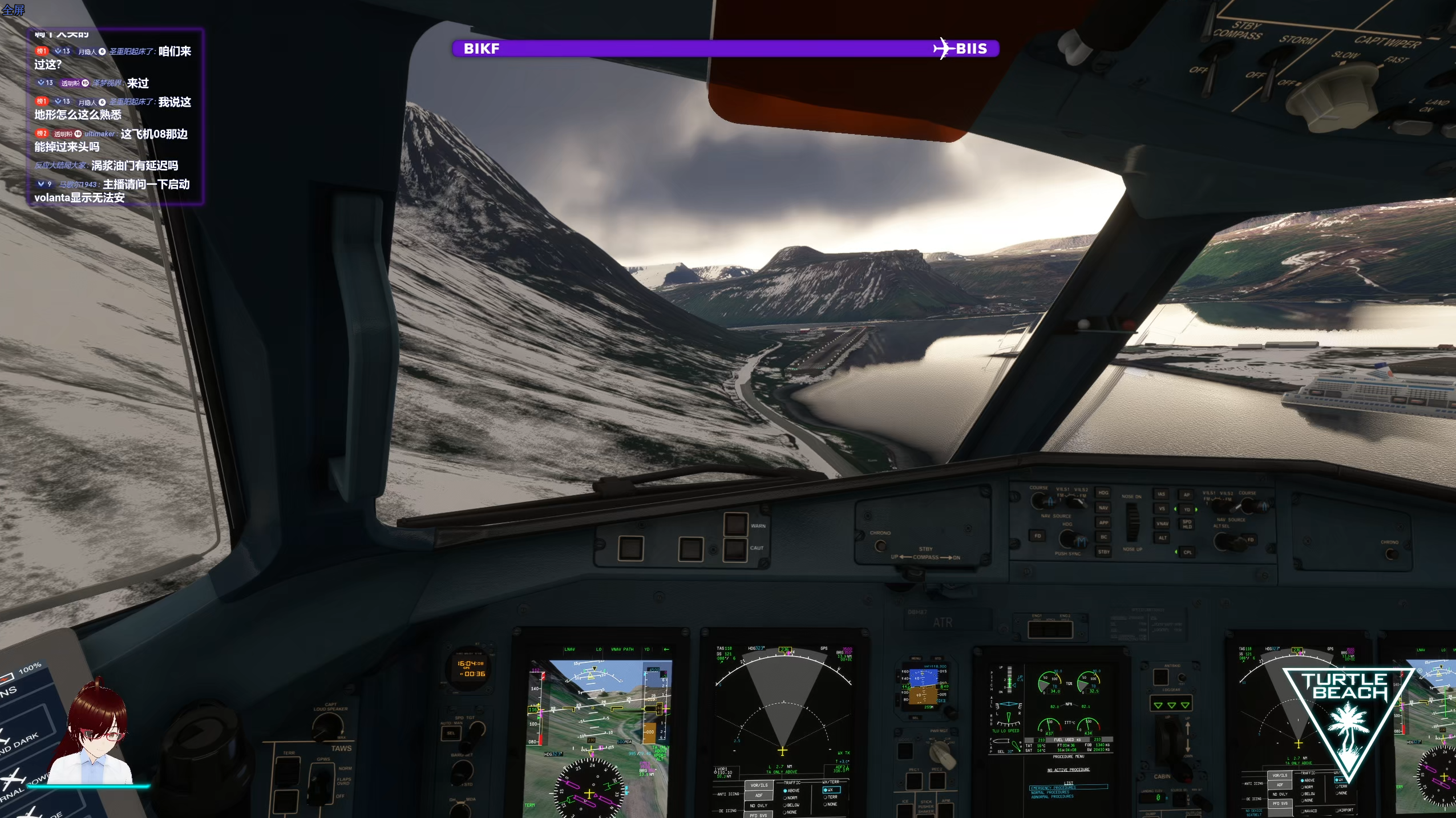The image size is (1456, 818).
Task: Acknowledge the CAUT master caution light
Action: tap(735, 549)
